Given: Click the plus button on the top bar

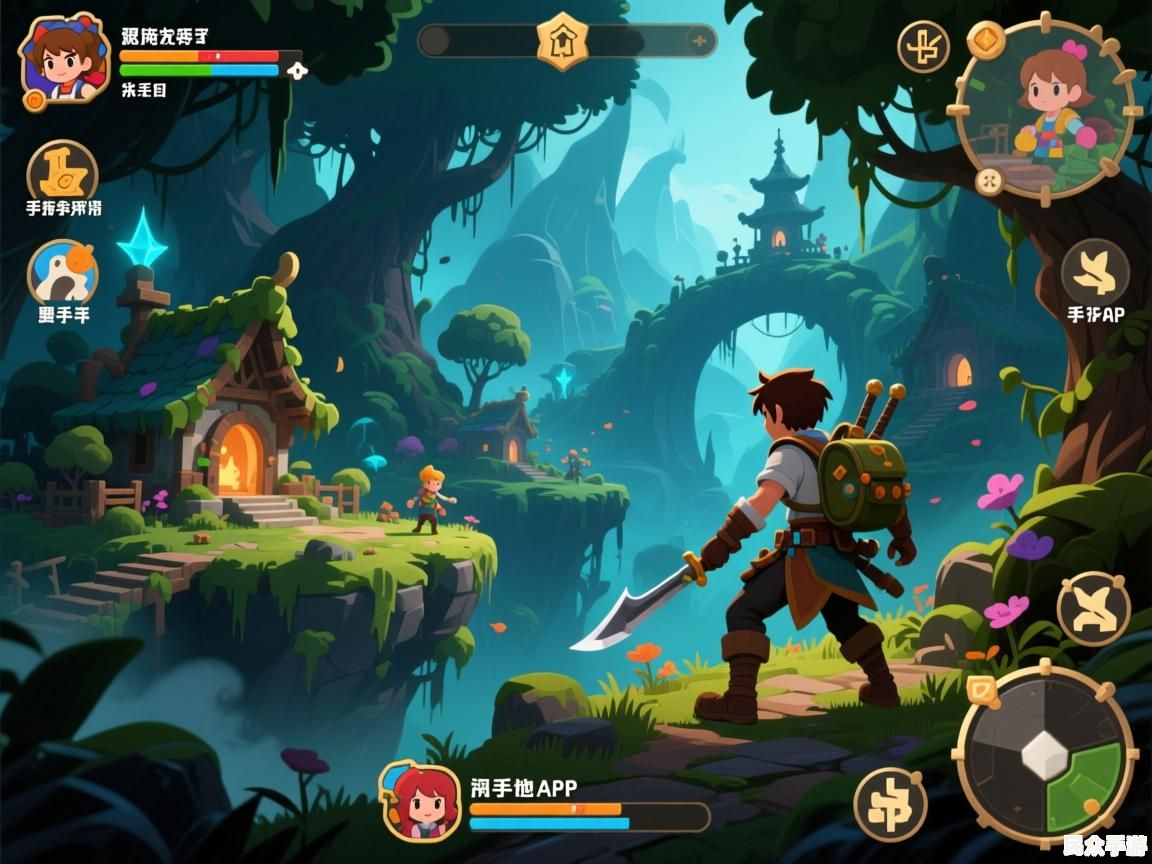Looking at the screenshot, I should [699, 41].
